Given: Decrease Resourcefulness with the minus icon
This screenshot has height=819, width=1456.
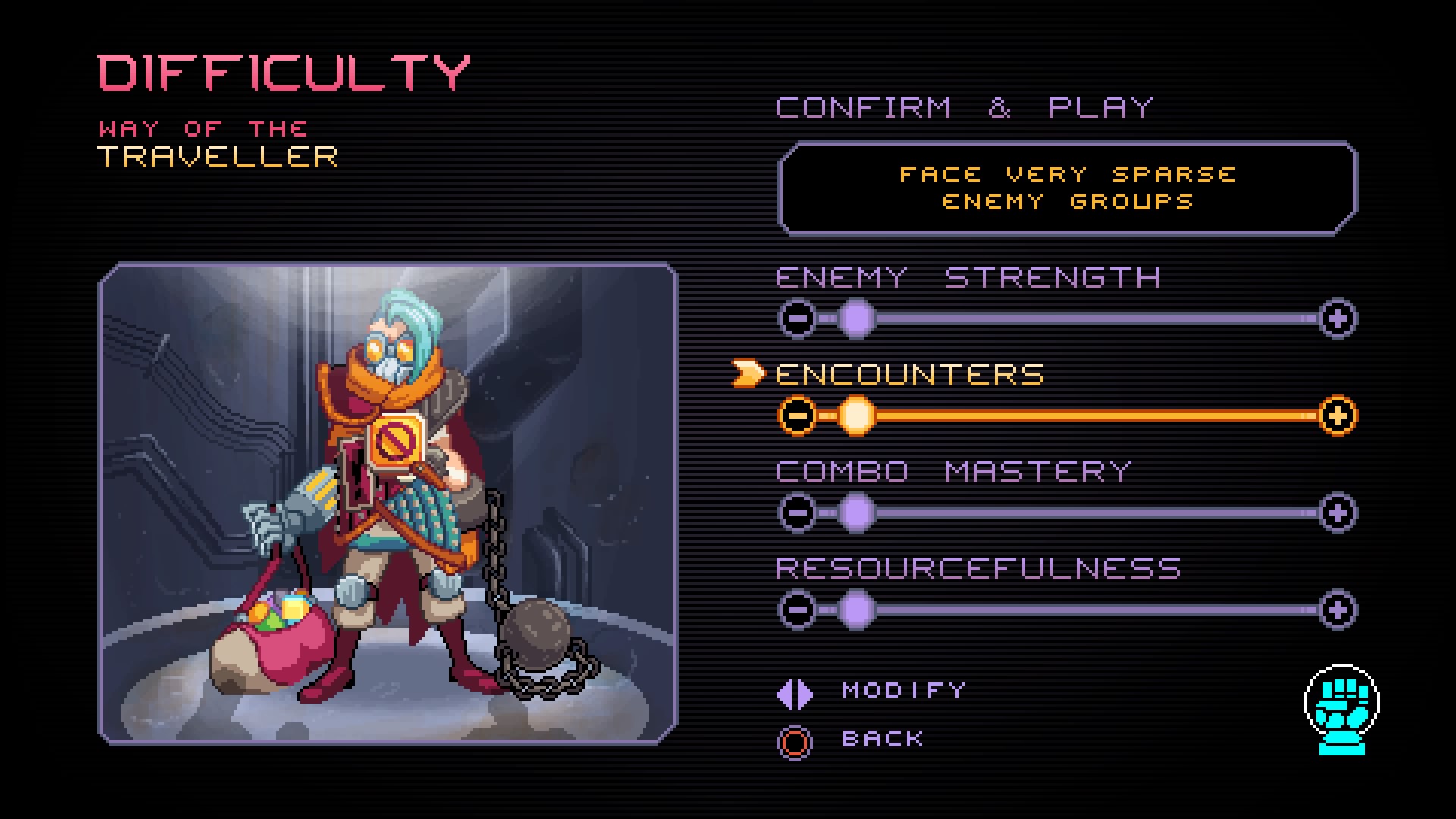Looking at the screenshot, I should [799, 609].
